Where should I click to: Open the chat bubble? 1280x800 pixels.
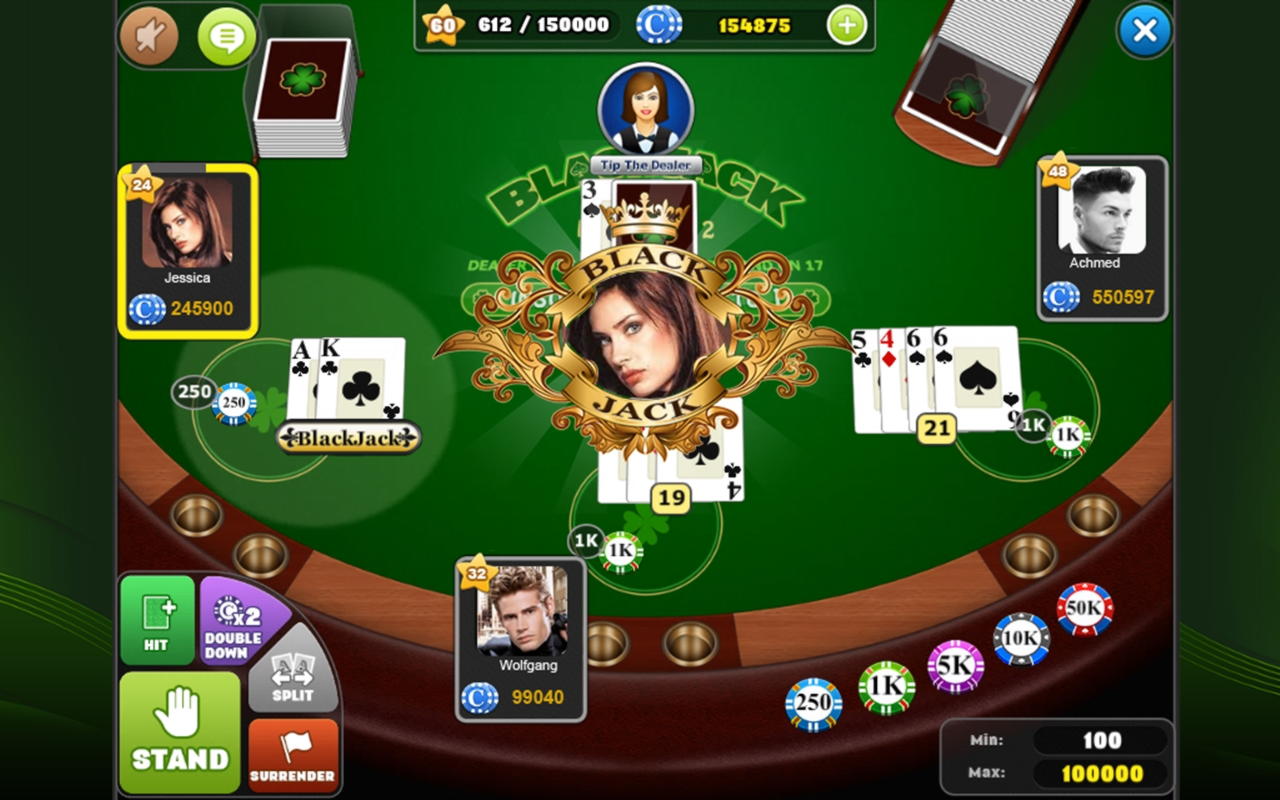pyautogui.click(x=224, y=36)
